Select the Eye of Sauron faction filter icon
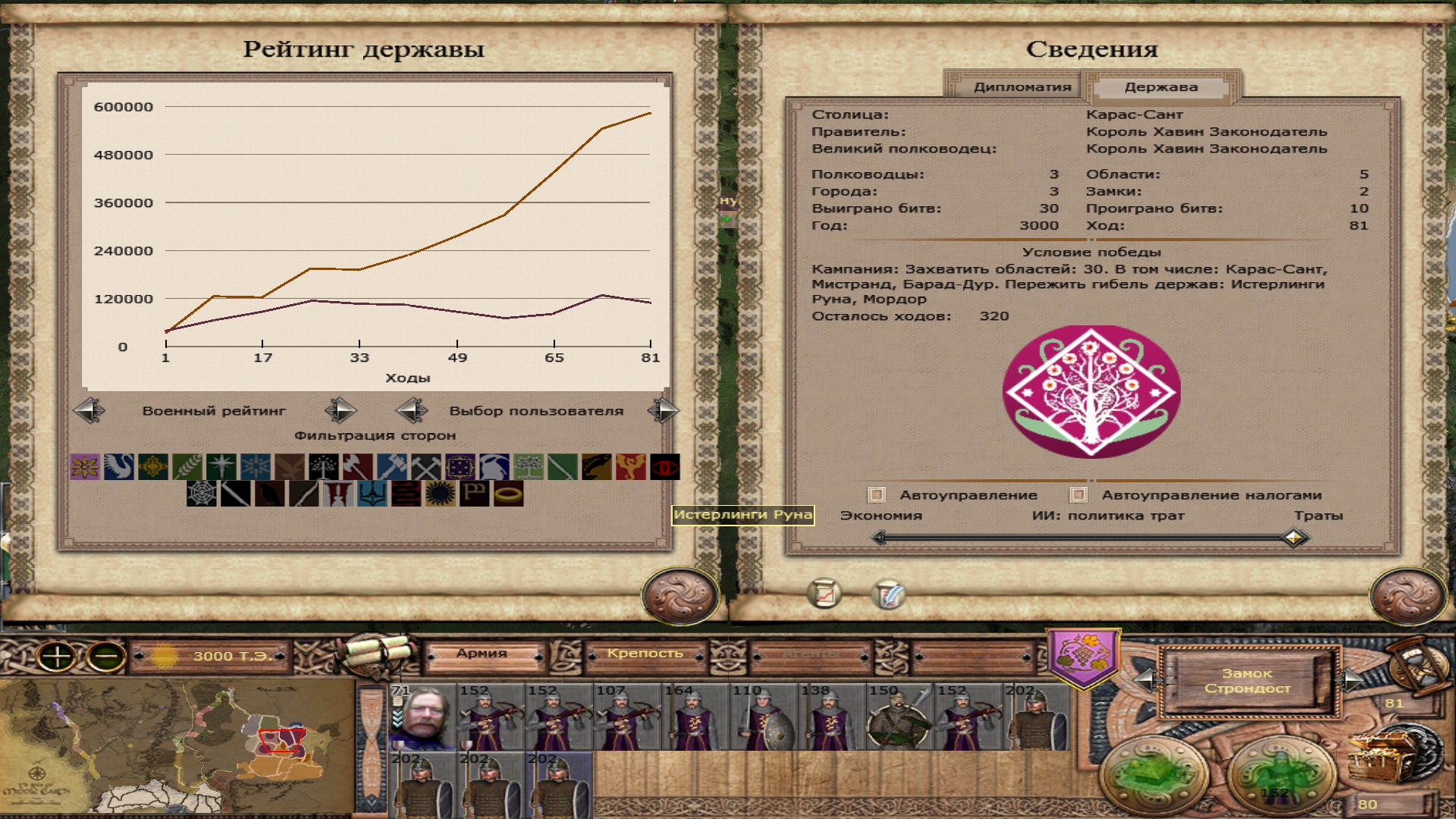 tap(666, 466)
